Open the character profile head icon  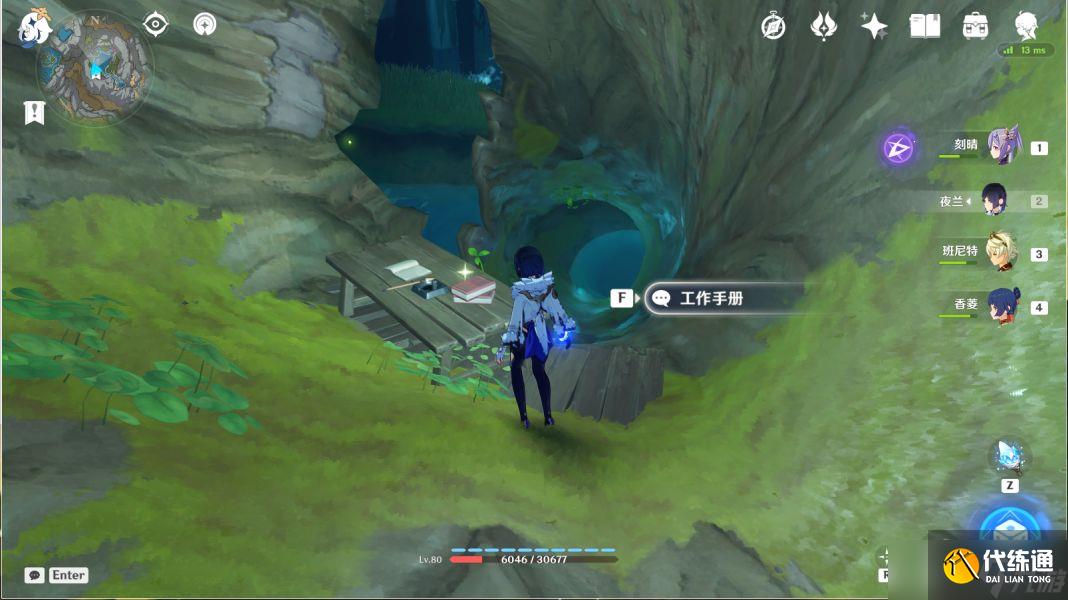1026,26
